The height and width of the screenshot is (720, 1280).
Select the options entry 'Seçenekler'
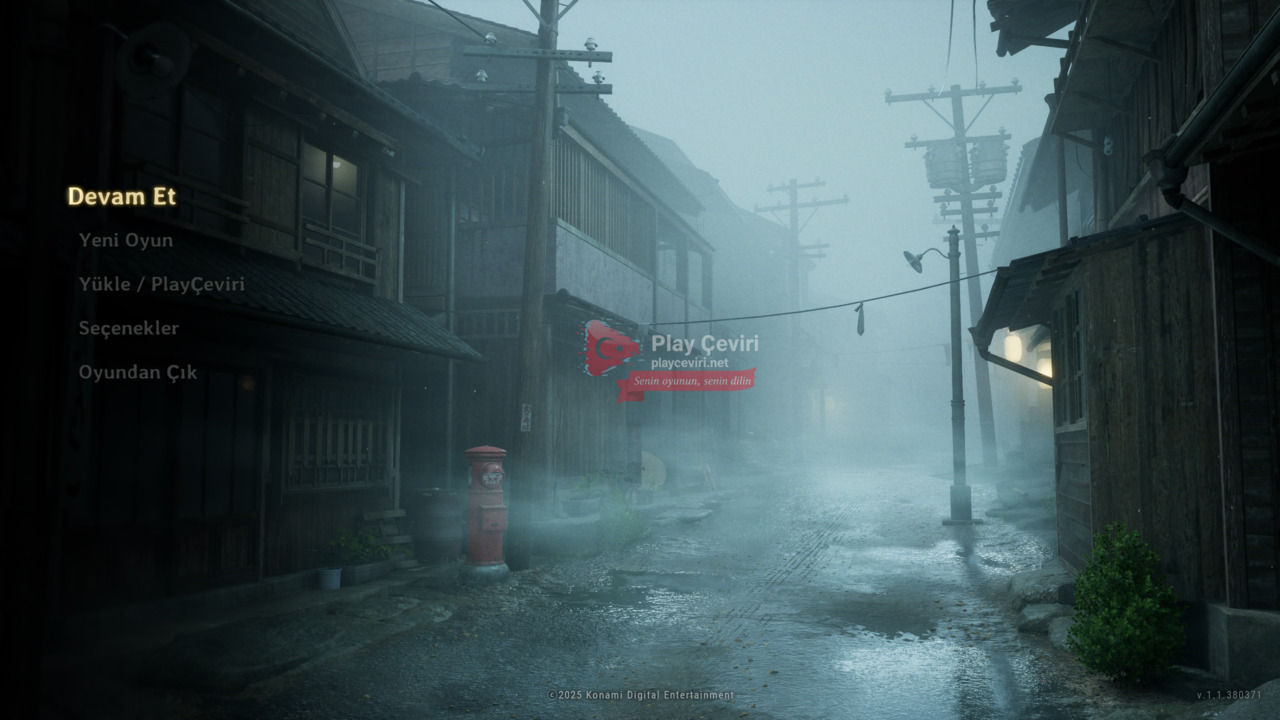pyautogui.click(x=131, y=328)
